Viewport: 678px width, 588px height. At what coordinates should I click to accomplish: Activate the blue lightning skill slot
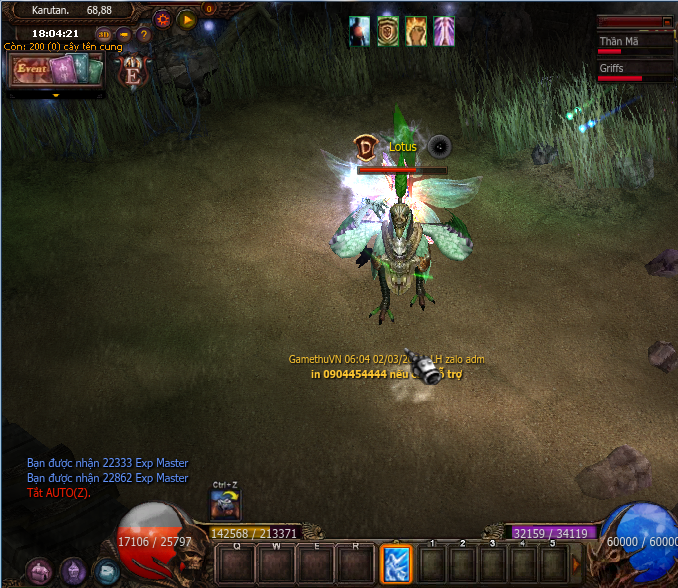395,564
